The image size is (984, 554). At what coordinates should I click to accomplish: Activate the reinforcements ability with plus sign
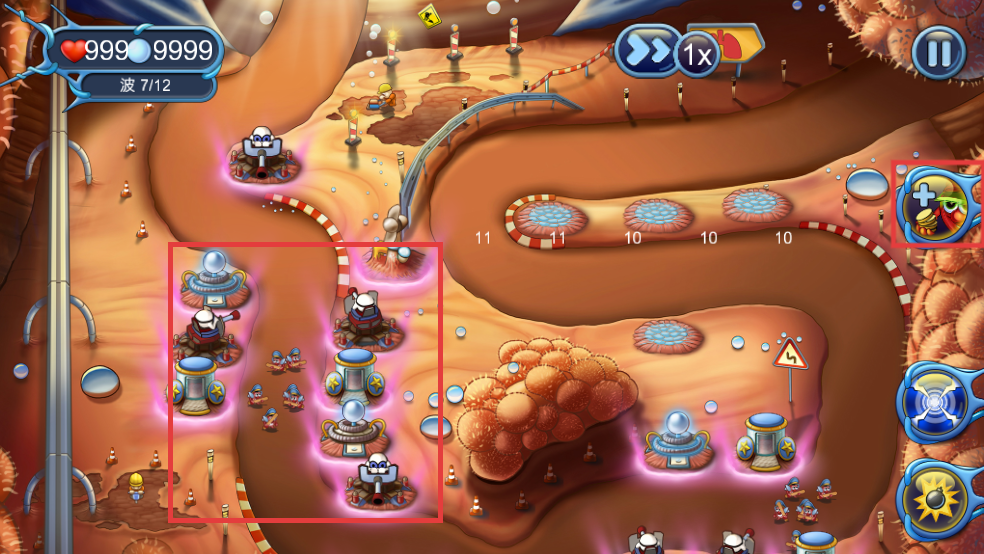click(x=936, y=203)
